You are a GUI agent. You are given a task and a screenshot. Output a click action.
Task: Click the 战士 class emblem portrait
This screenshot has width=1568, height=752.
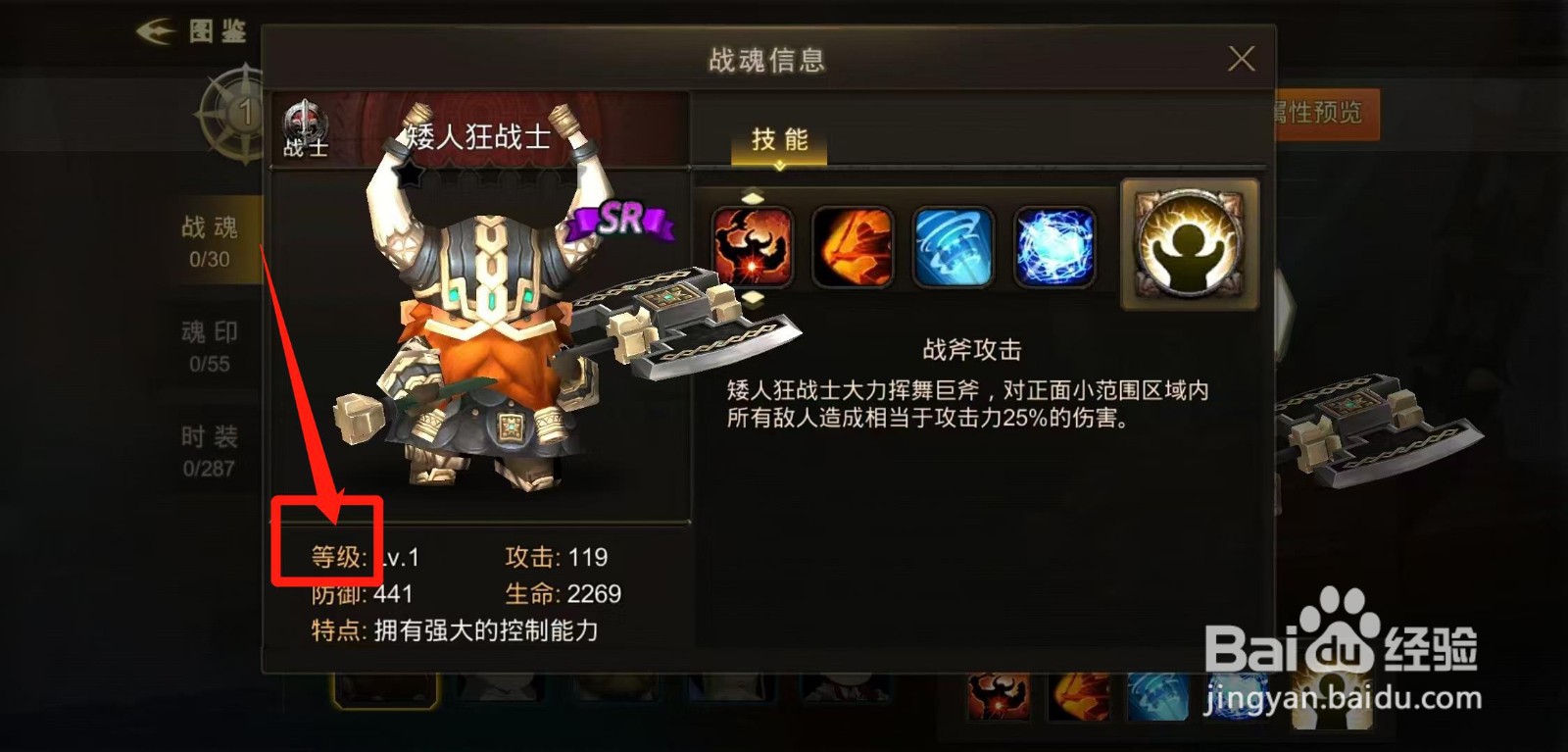304,127
